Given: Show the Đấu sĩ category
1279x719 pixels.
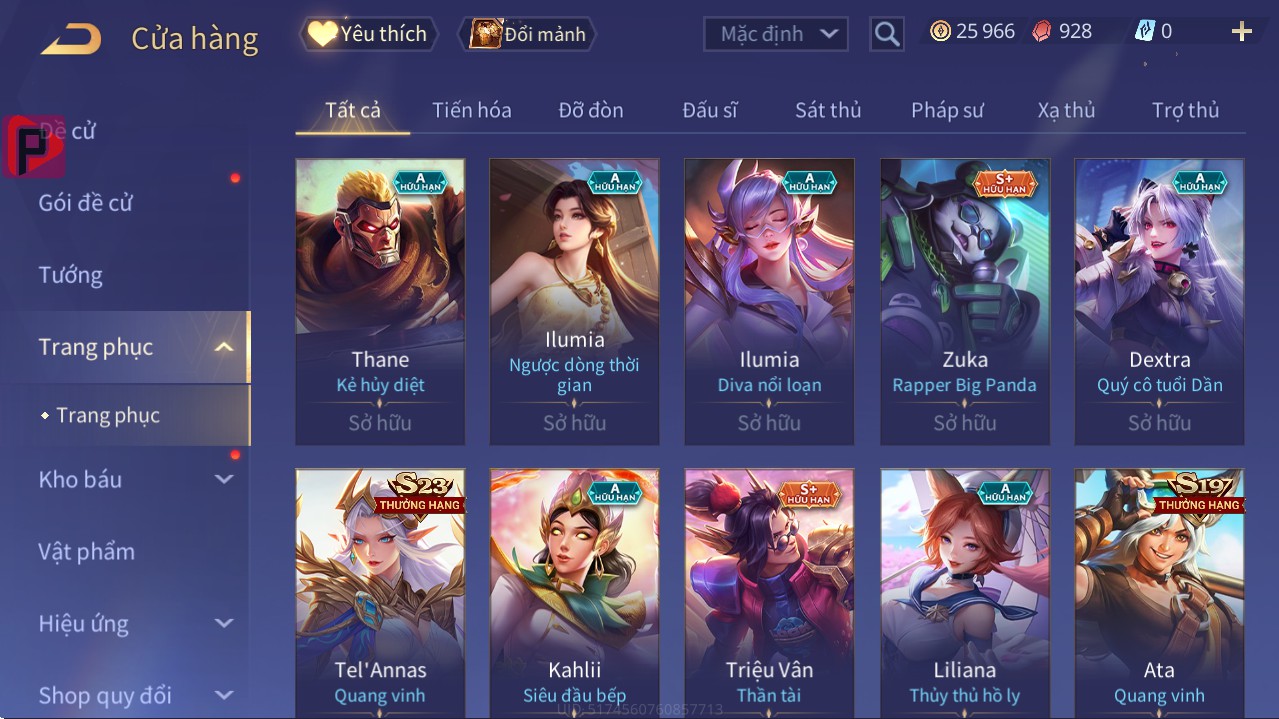Looking at the screenshot, I should tap(709, 110).
